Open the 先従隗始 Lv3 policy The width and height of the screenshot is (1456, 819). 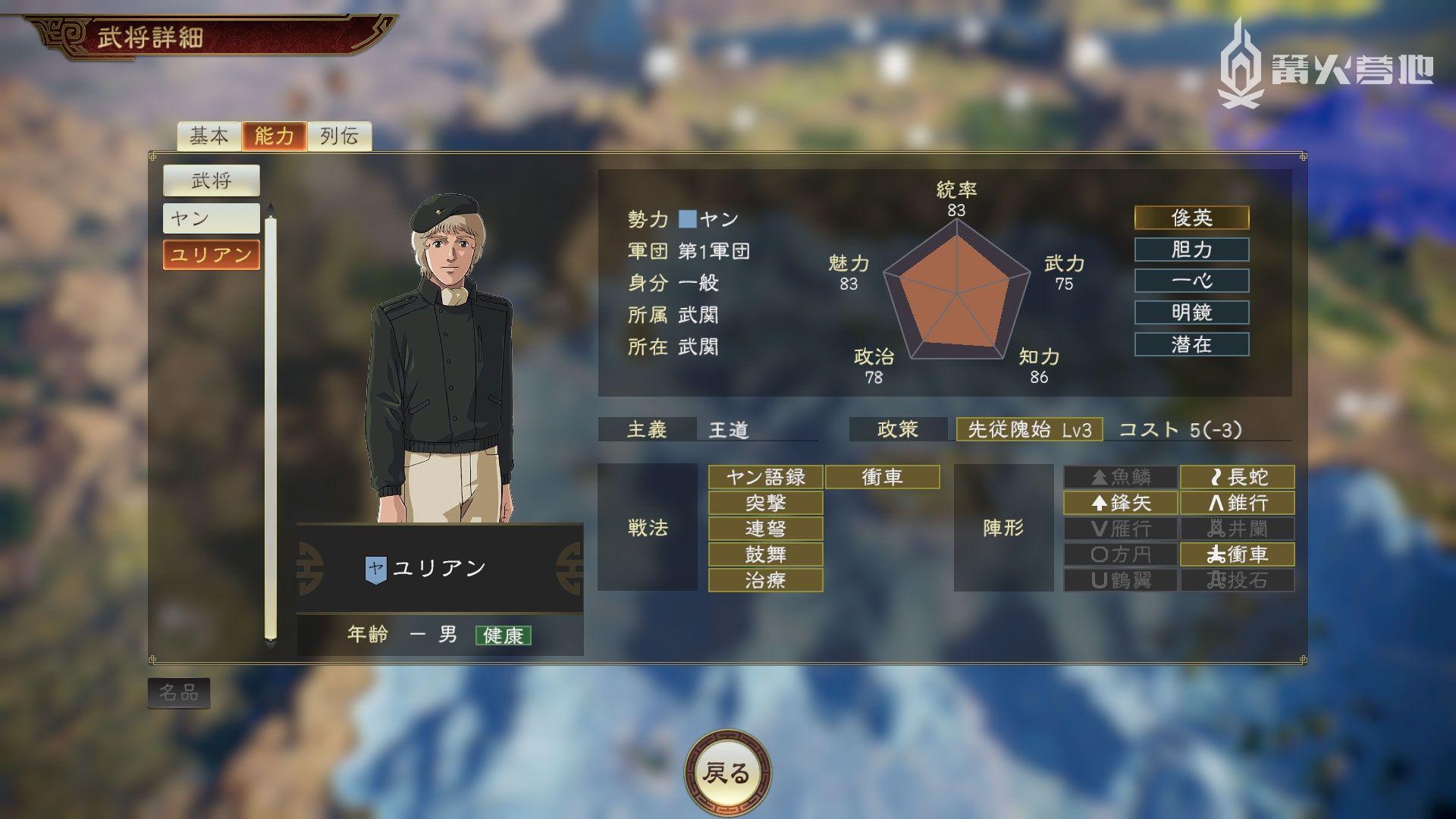[x=1029, y=430]
